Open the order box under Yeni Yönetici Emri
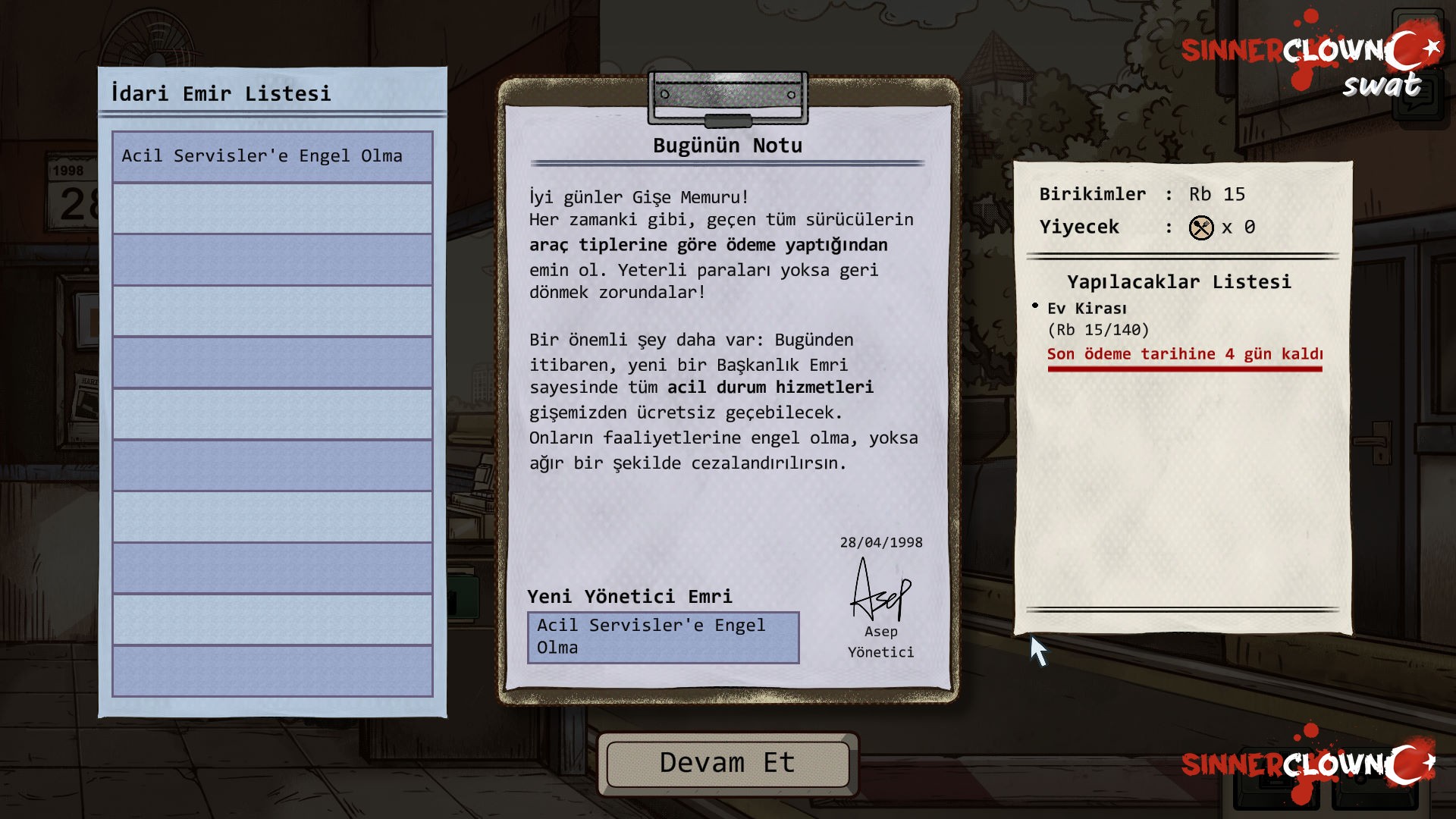Image resolution: width=1456 pixels, height=819 pixels. coord(663,637)
